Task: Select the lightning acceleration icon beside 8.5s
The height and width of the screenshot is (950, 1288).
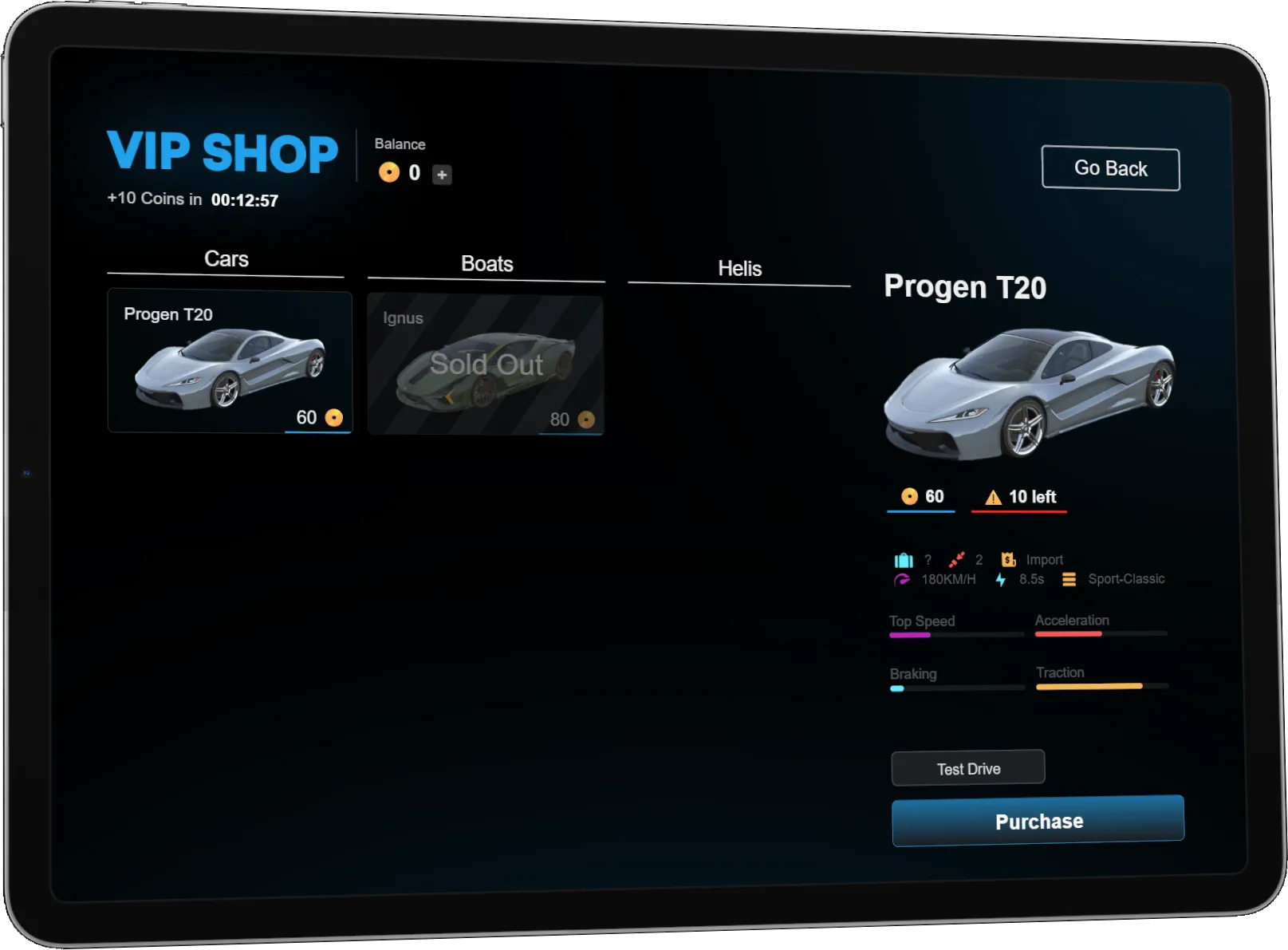Action: point(1000,580)
